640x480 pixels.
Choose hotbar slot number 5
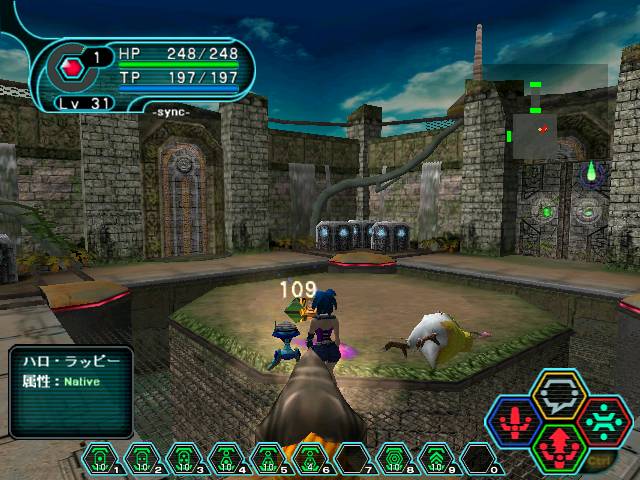point(269,460)
